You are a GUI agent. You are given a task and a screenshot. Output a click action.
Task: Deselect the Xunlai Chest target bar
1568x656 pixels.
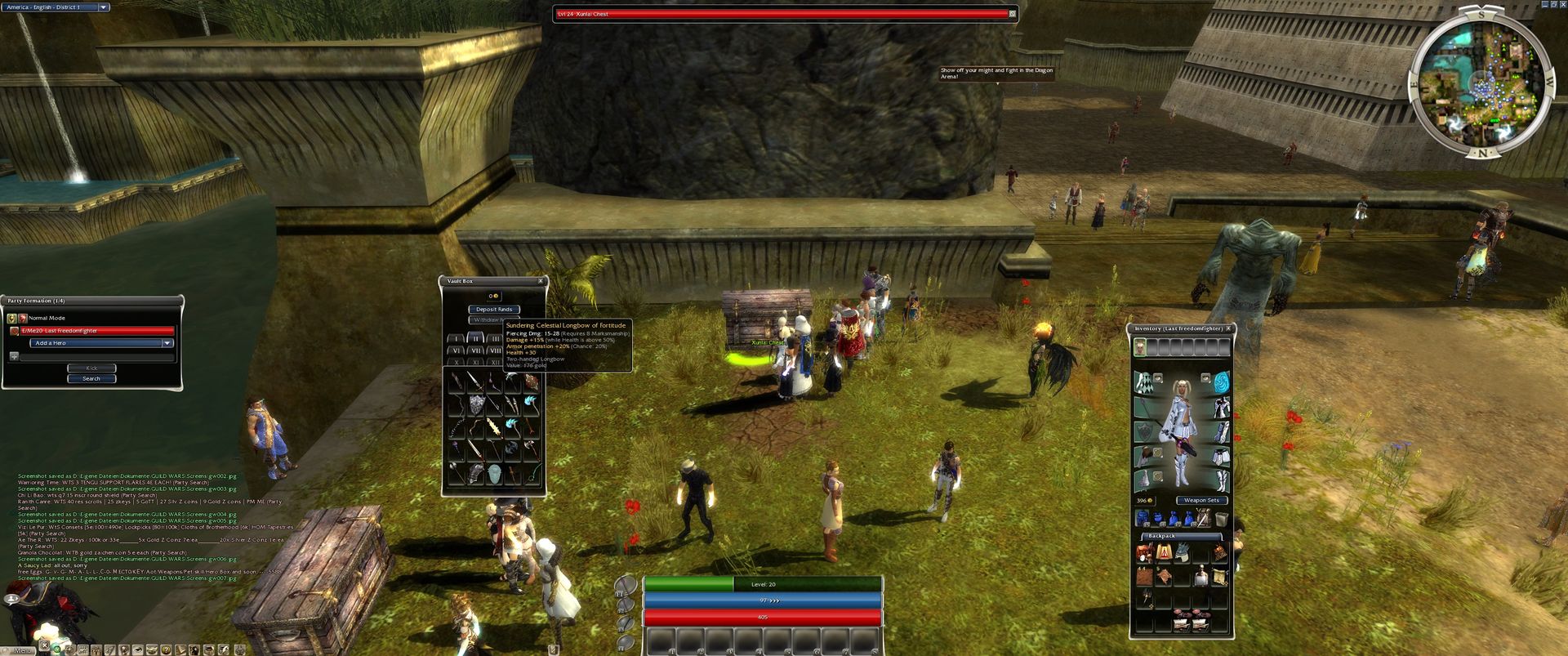point(1013,14)
